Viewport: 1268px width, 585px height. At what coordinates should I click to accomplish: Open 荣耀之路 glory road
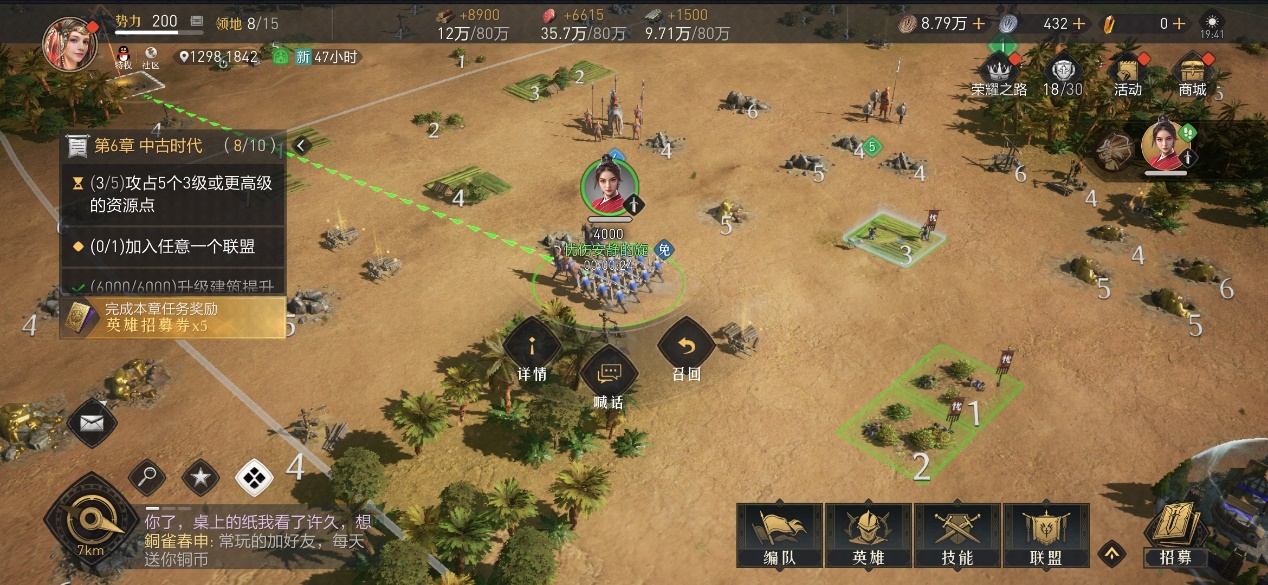click(999, 72)
